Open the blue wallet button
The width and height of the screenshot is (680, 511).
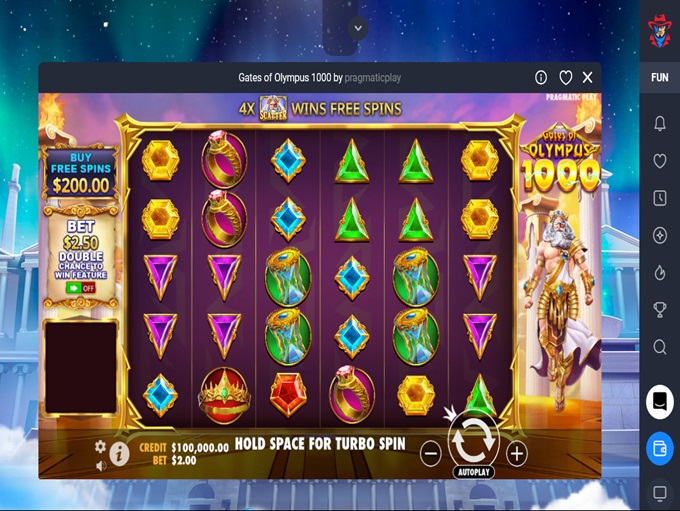tap(660, 445)
